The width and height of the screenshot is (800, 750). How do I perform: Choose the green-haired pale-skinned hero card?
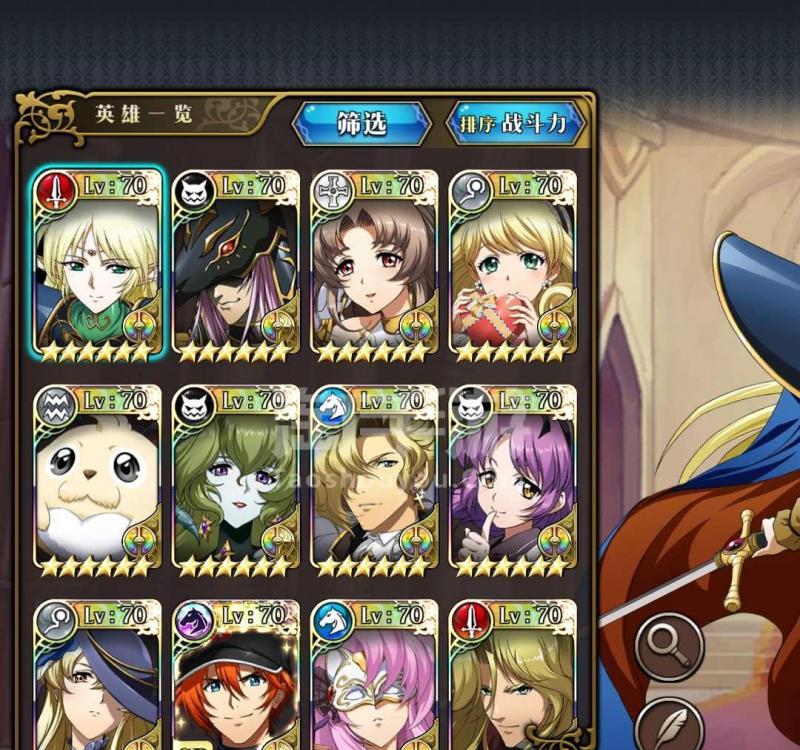236,482
